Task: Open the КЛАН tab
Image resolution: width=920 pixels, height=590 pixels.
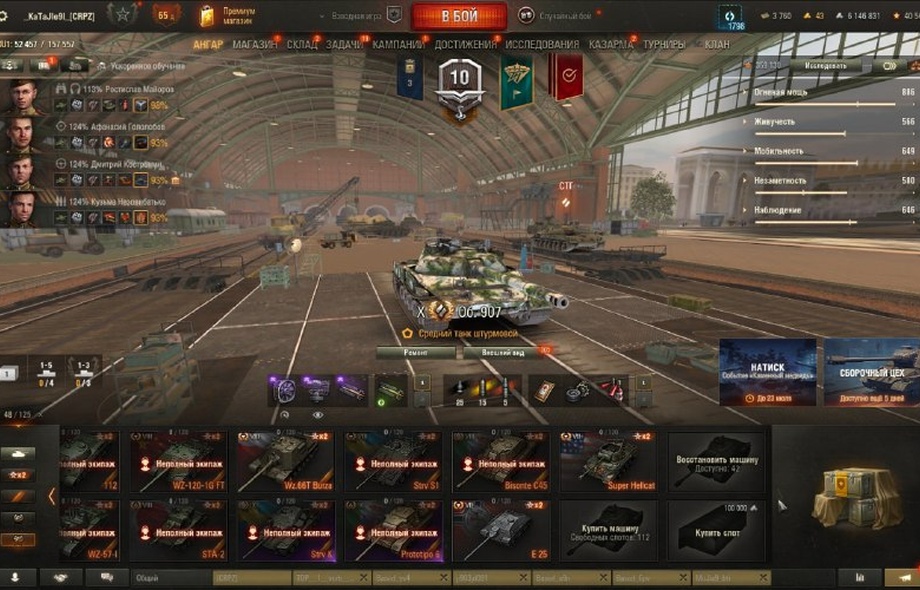Action: 717,45
